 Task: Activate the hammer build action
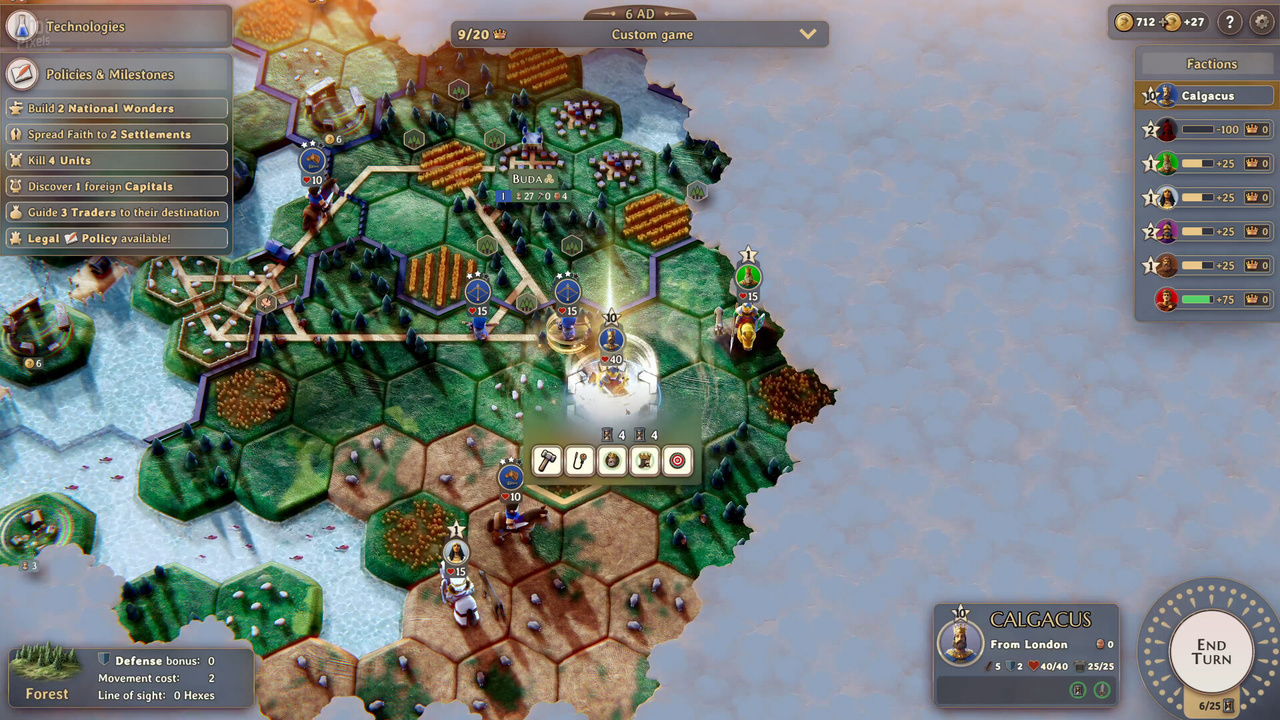pyautogui.click(x=547, y=461)
